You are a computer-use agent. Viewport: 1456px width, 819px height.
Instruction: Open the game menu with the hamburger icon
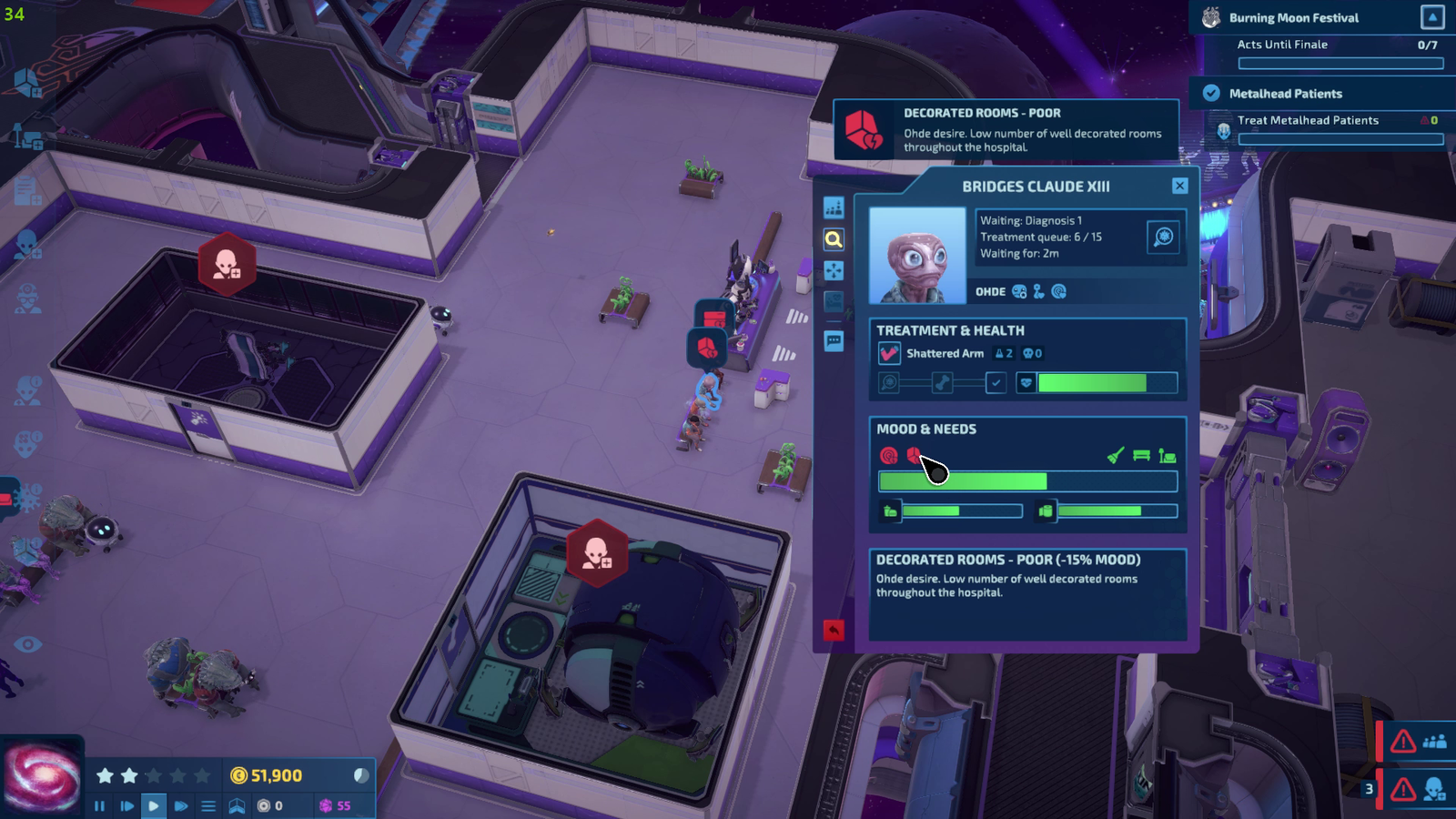coord(210,805)
